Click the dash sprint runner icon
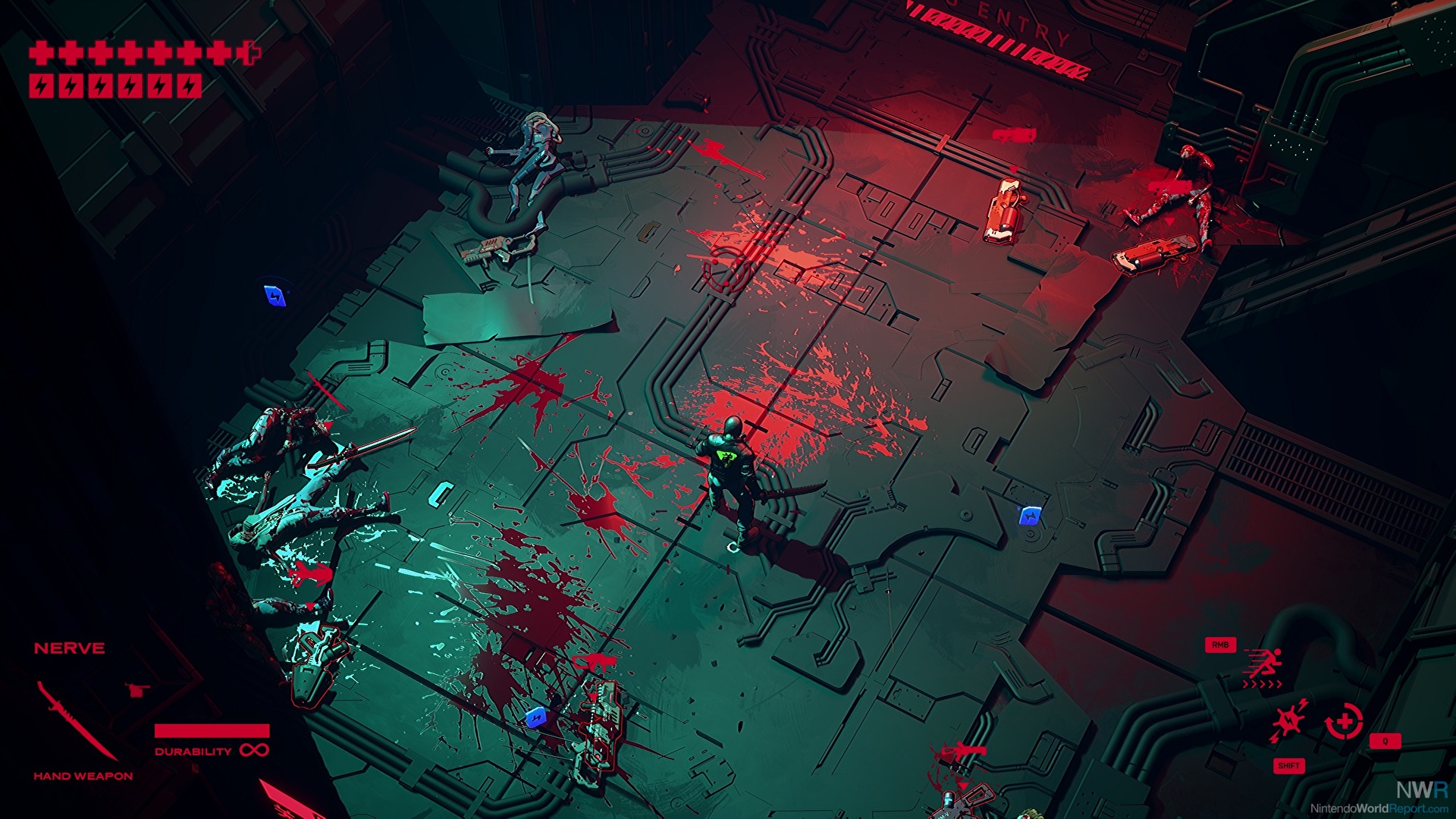This screenshot has height=819, width=1456. point(1267,663)
